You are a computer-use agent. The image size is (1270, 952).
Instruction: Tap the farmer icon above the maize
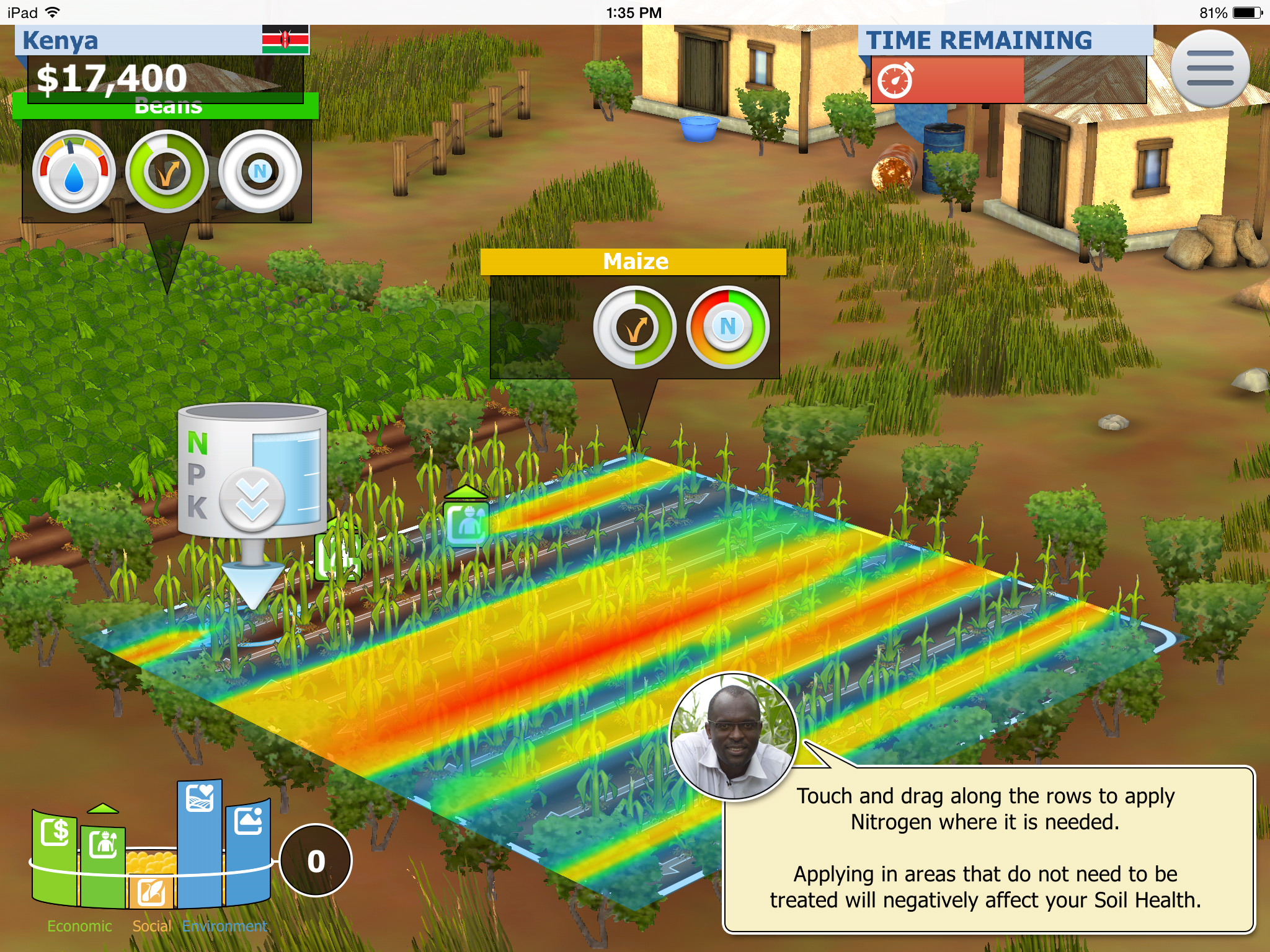click(466, 522)
